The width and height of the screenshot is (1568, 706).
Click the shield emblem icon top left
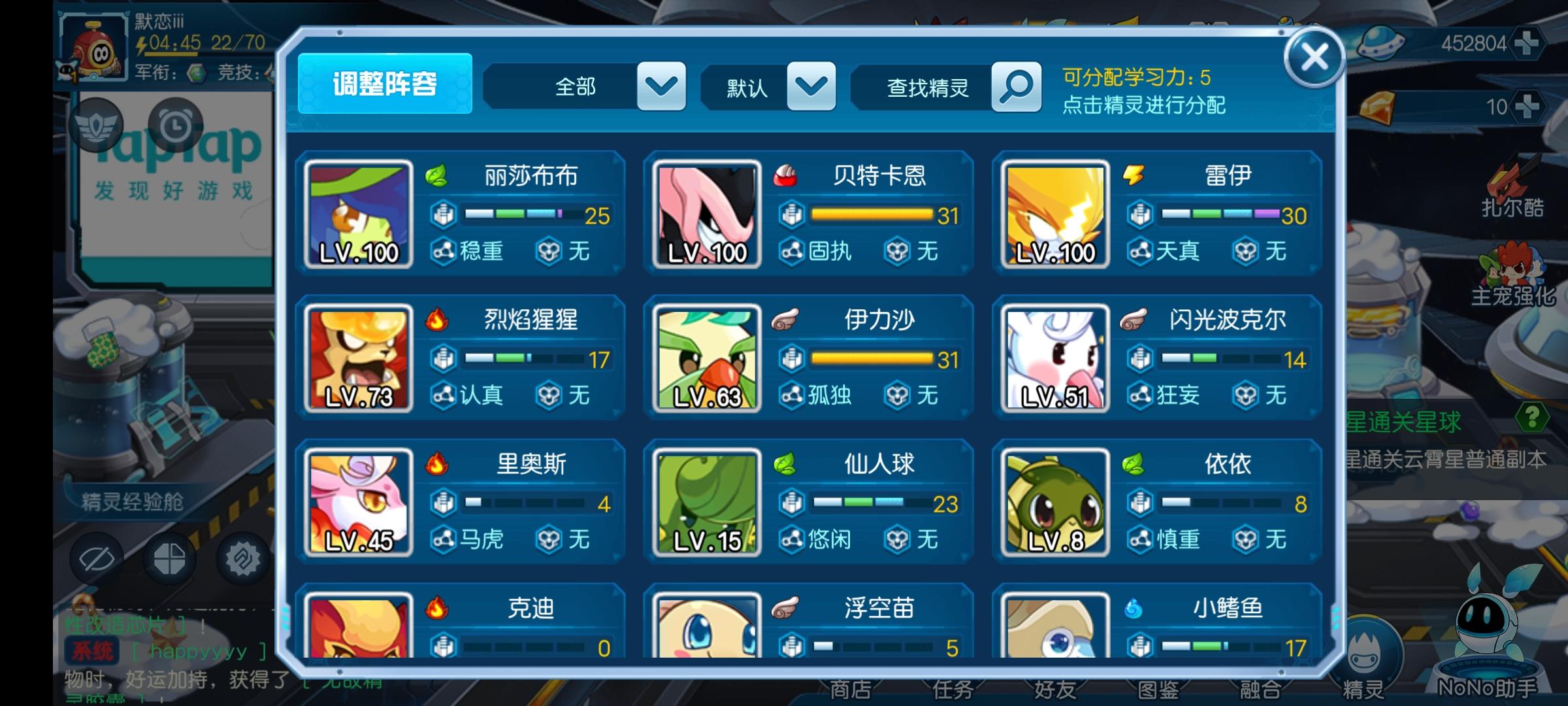pos(95,126)
